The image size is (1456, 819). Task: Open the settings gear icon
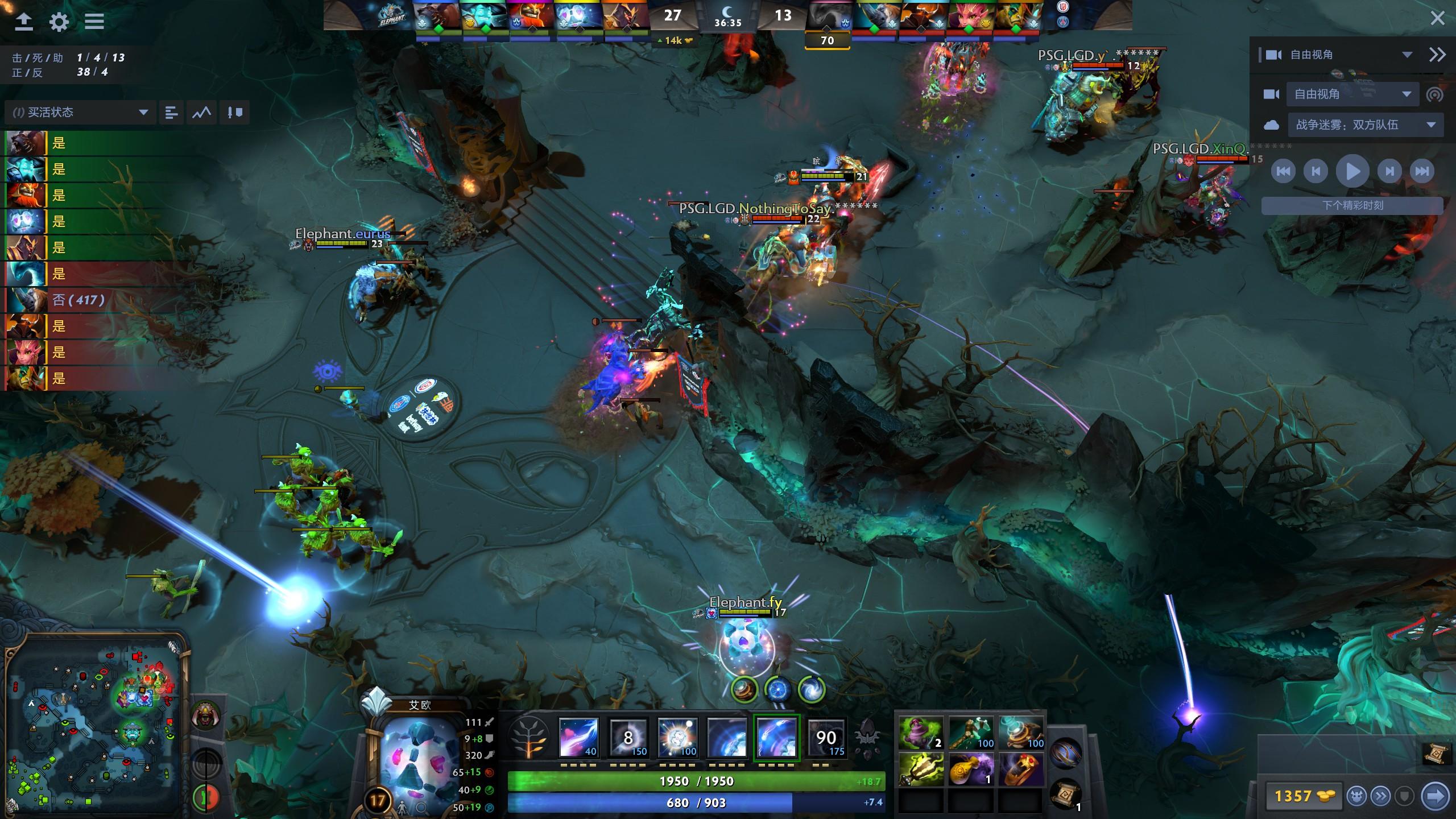point(59,22)
